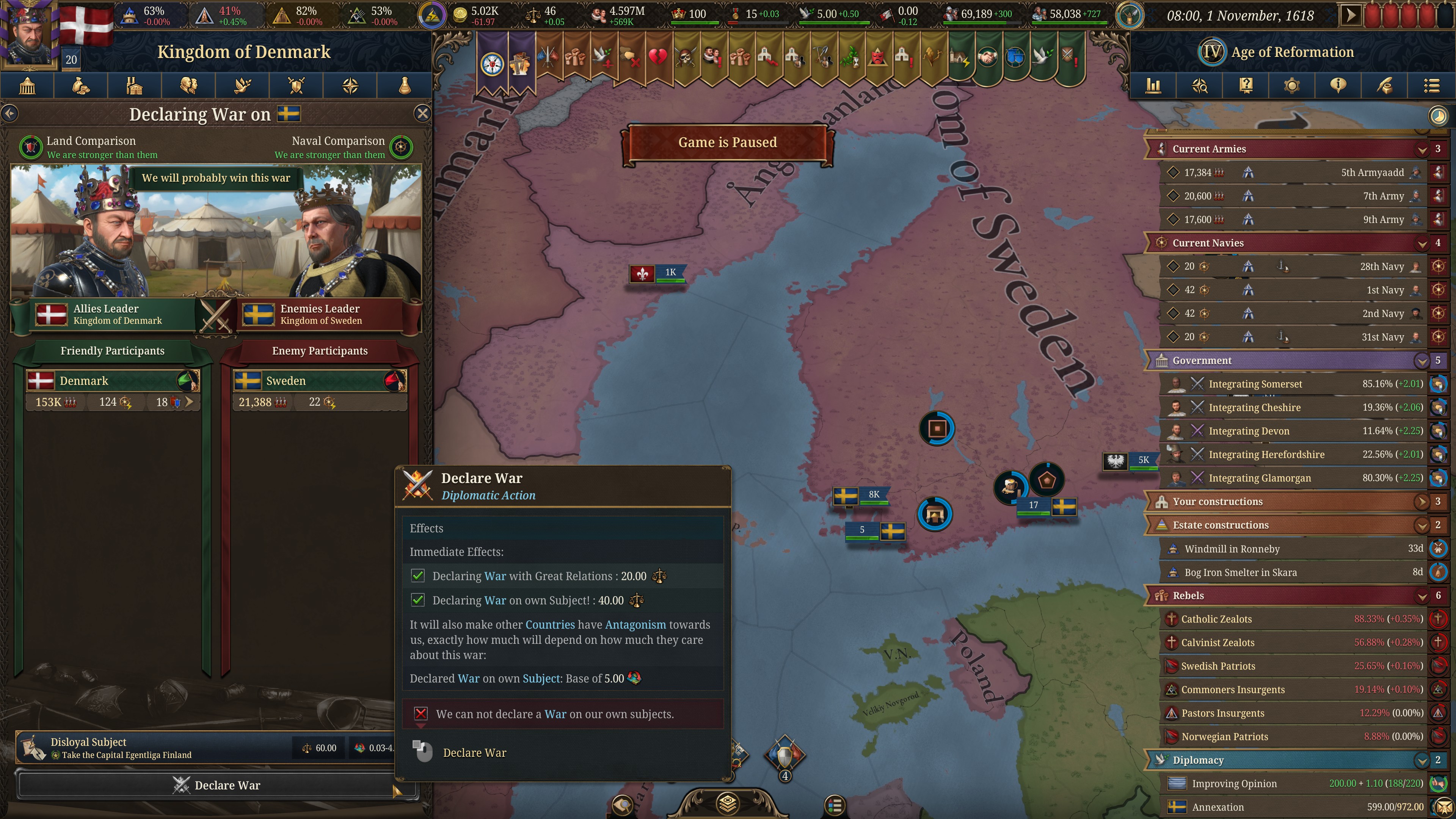1456x819 pixels.
Task: Uncheck Declaring War with Great Relations
Action: (418, 576)
